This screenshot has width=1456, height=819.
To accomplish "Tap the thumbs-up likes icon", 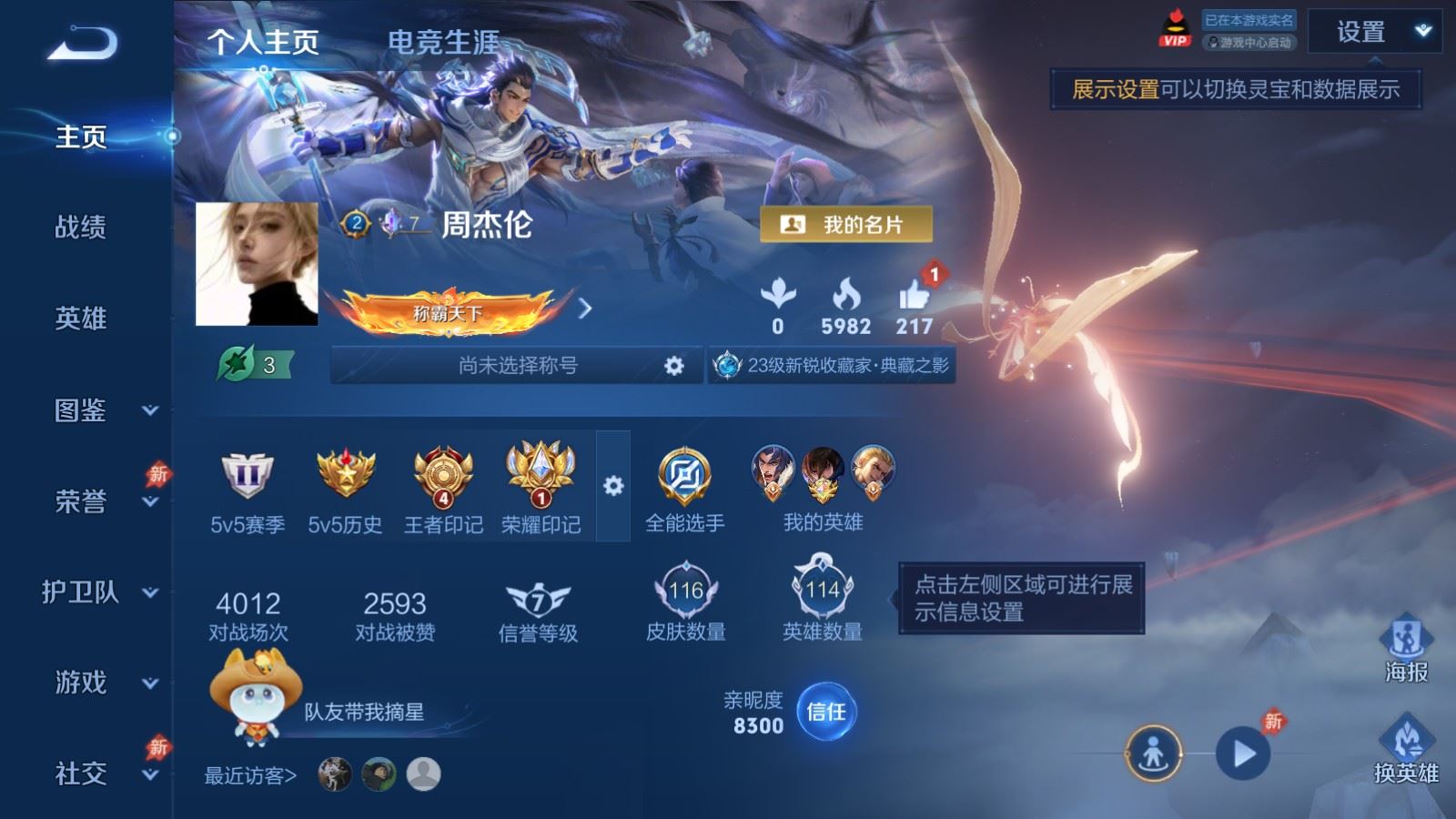I will point(914,297).
